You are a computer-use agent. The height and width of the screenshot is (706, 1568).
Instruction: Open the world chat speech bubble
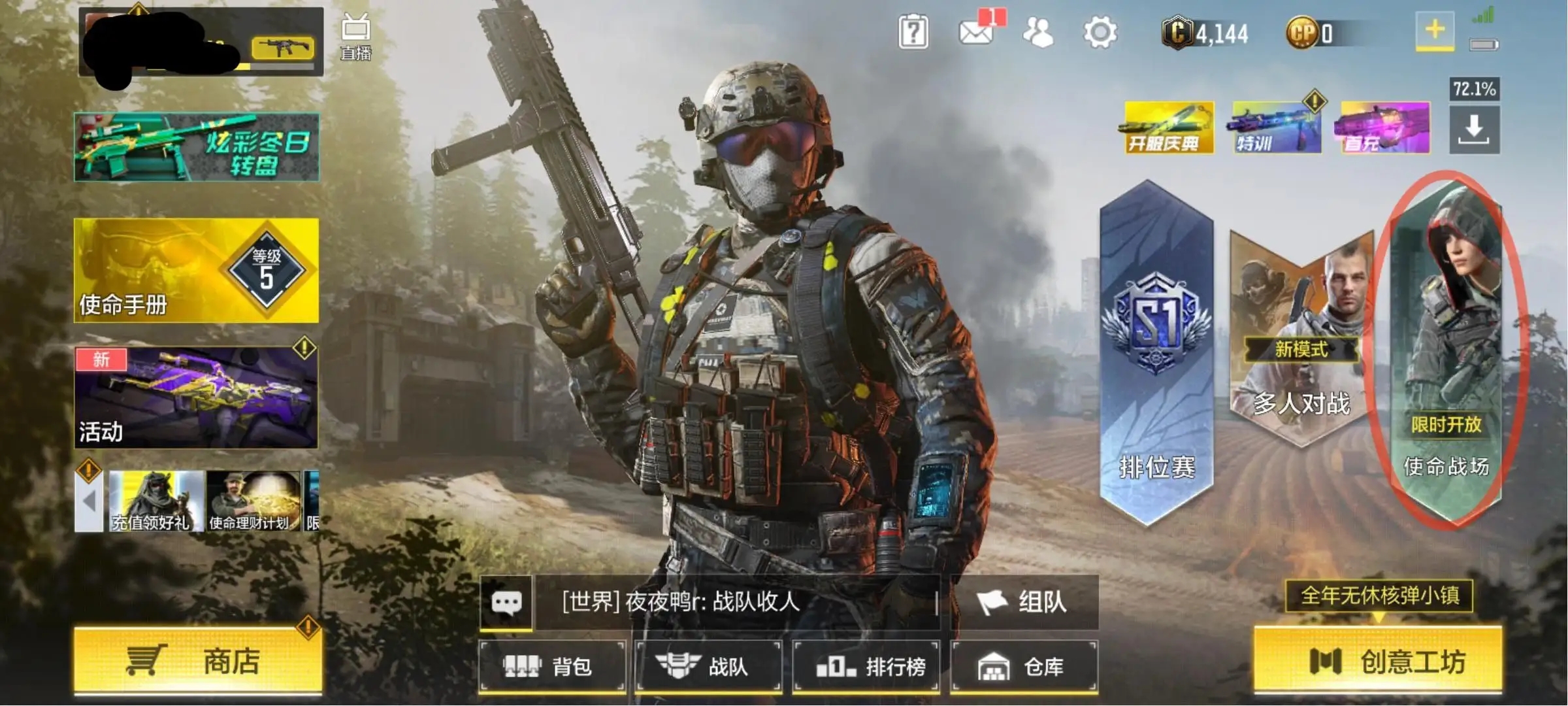point(506,602)
